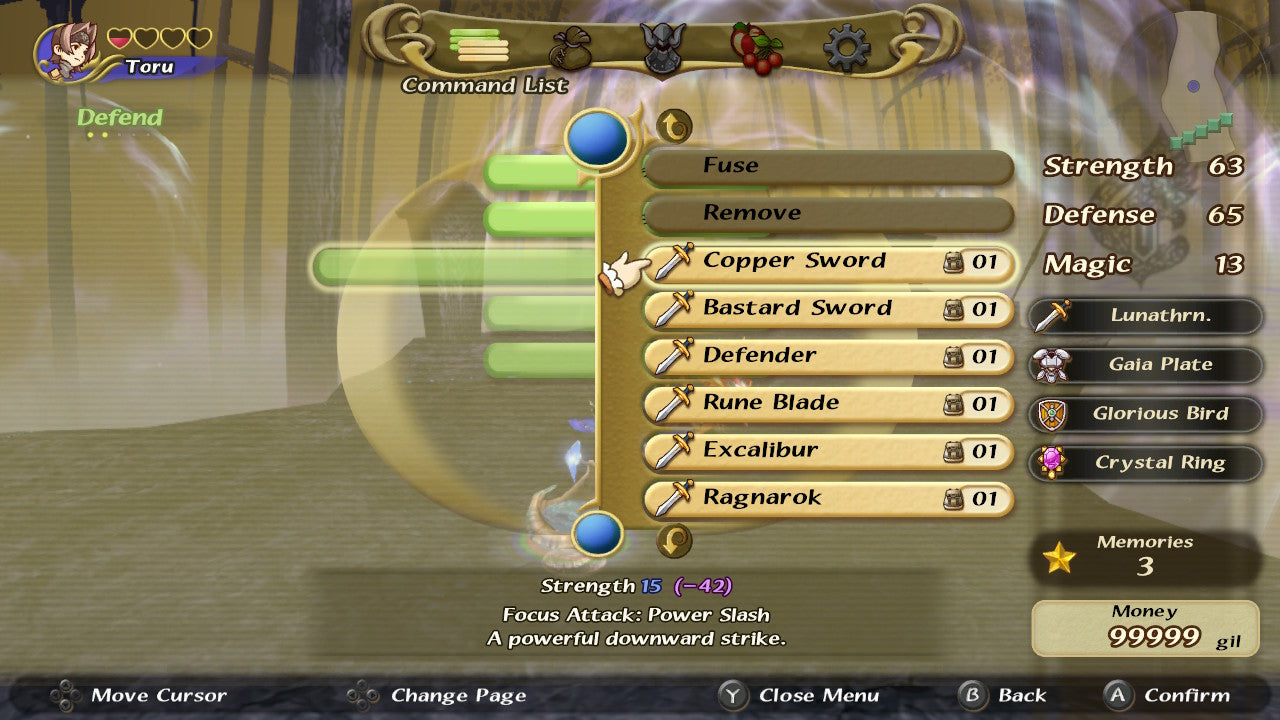Click the sword icon next to Lunathrn.
This screenshot has height=720, width=1280.
(x=1055, y=315)
